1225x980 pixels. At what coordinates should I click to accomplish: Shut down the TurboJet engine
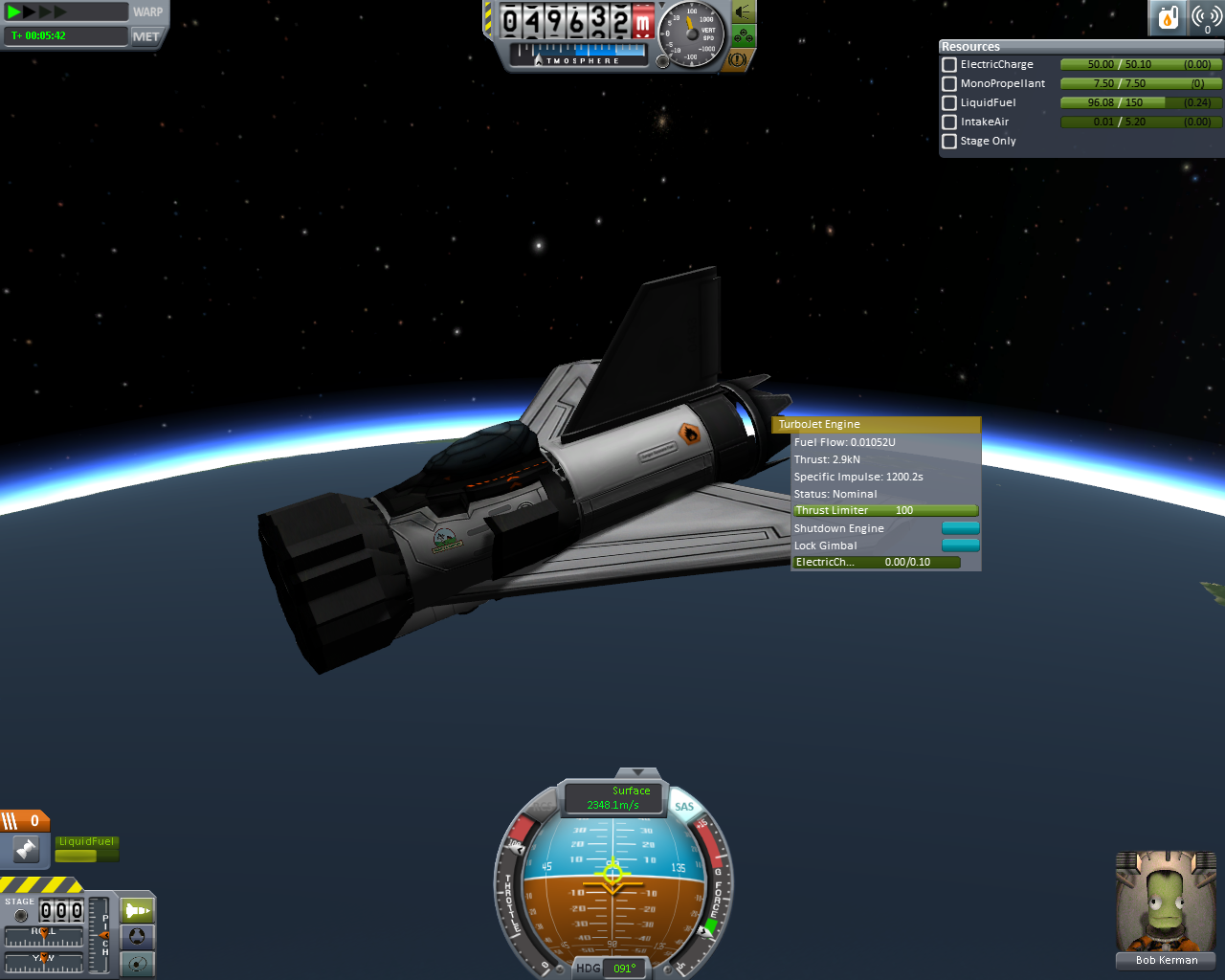960,528
